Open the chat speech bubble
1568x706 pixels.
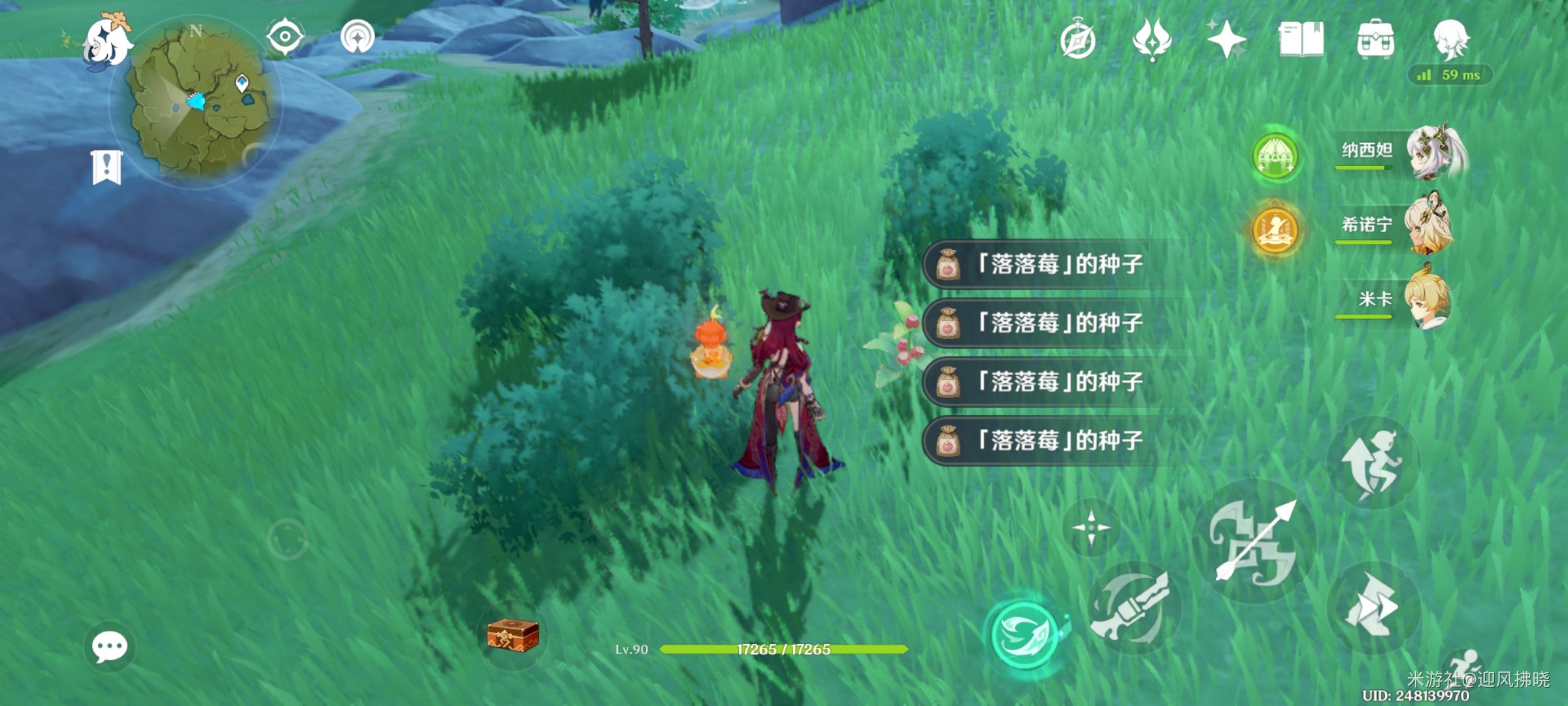point(109,647)
